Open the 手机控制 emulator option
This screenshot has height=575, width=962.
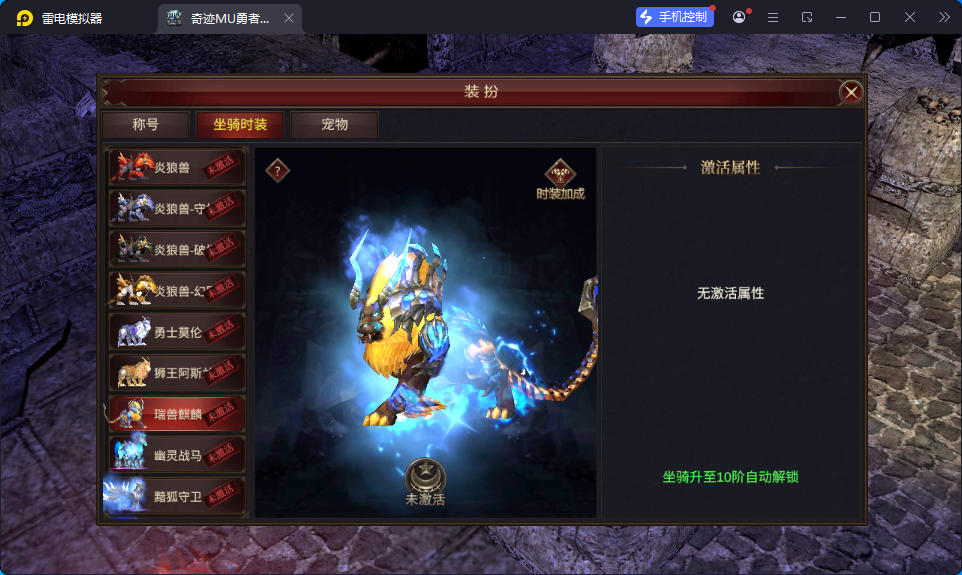675,17
